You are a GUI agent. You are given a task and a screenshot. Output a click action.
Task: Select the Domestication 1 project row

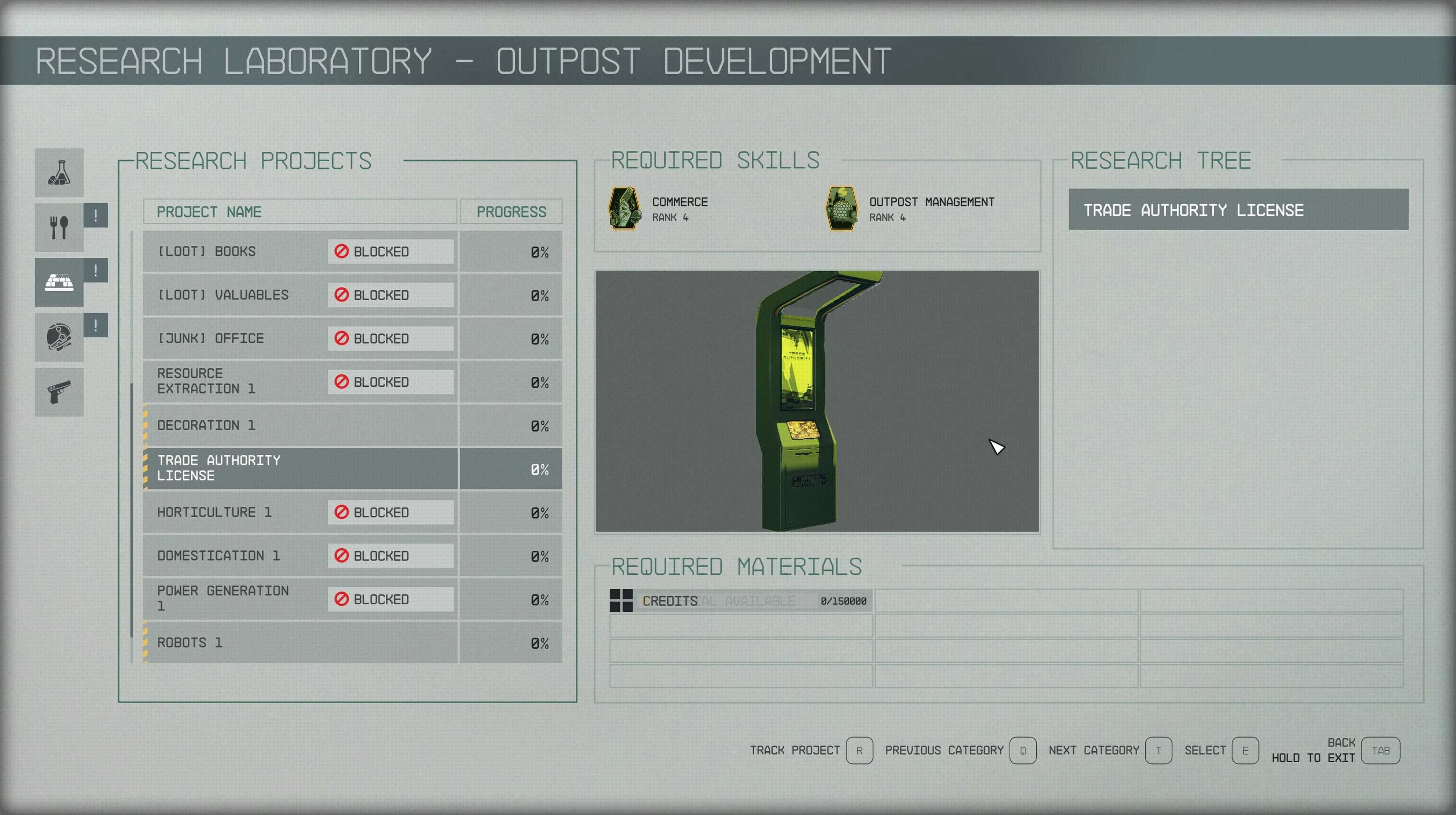(300, 556)
